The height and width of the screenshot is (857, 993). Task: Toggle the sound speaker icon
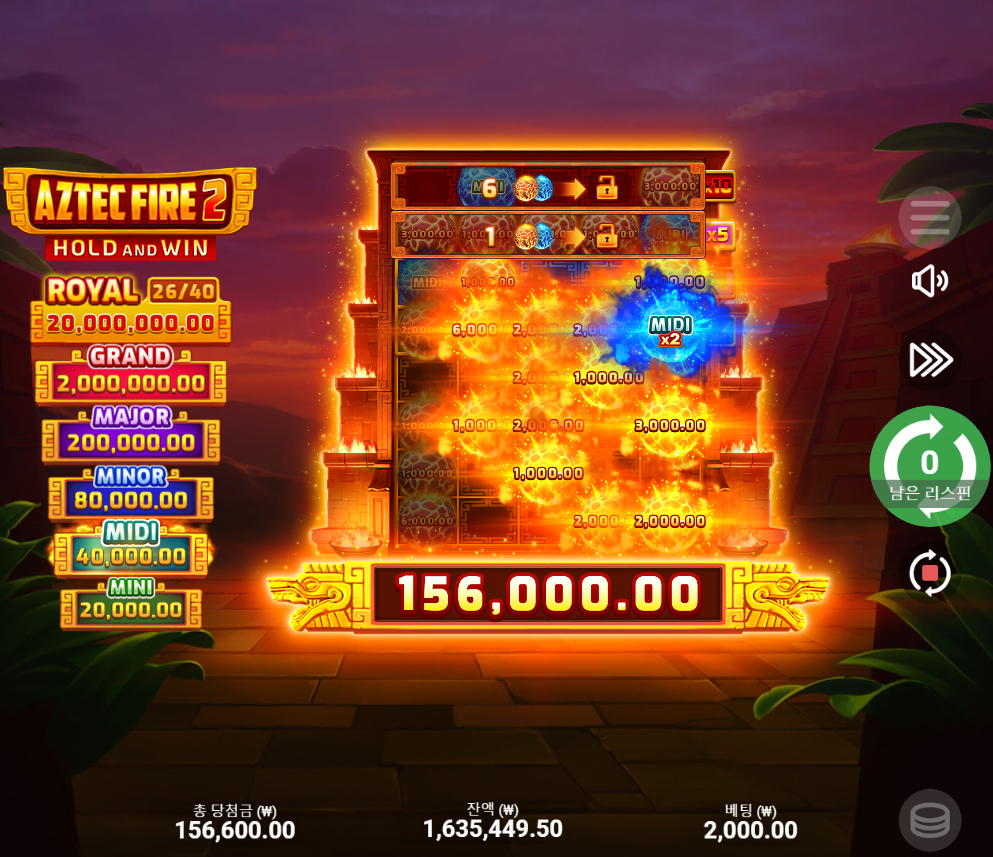929,281
